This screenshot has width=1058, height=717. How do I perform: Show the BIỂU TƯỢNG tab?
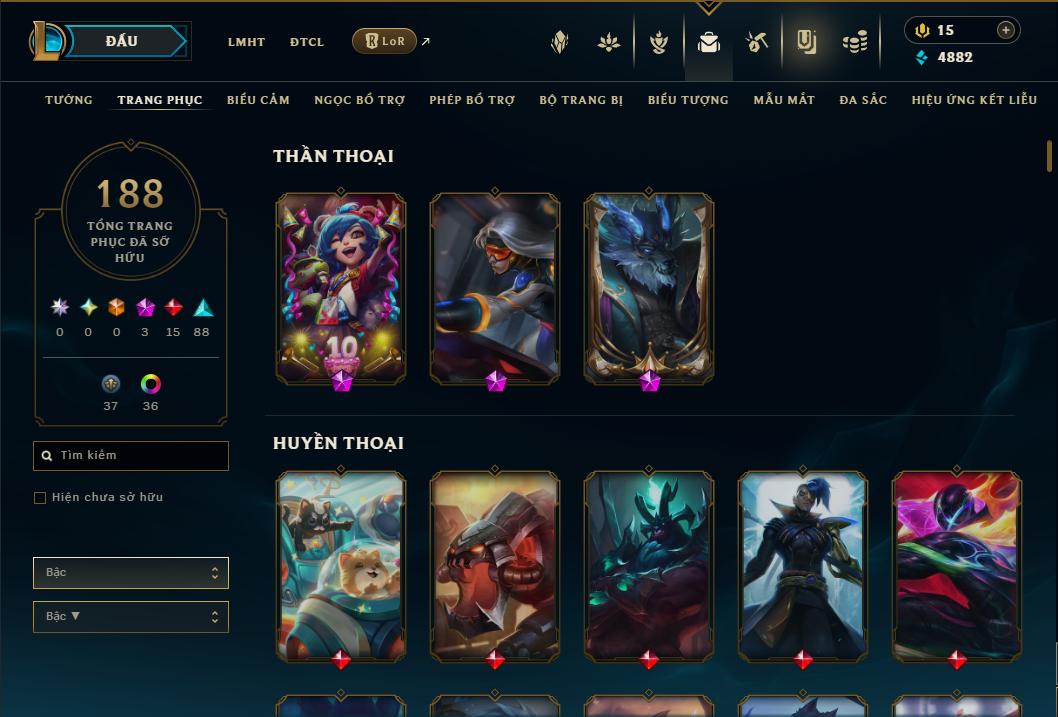point(688,100)
